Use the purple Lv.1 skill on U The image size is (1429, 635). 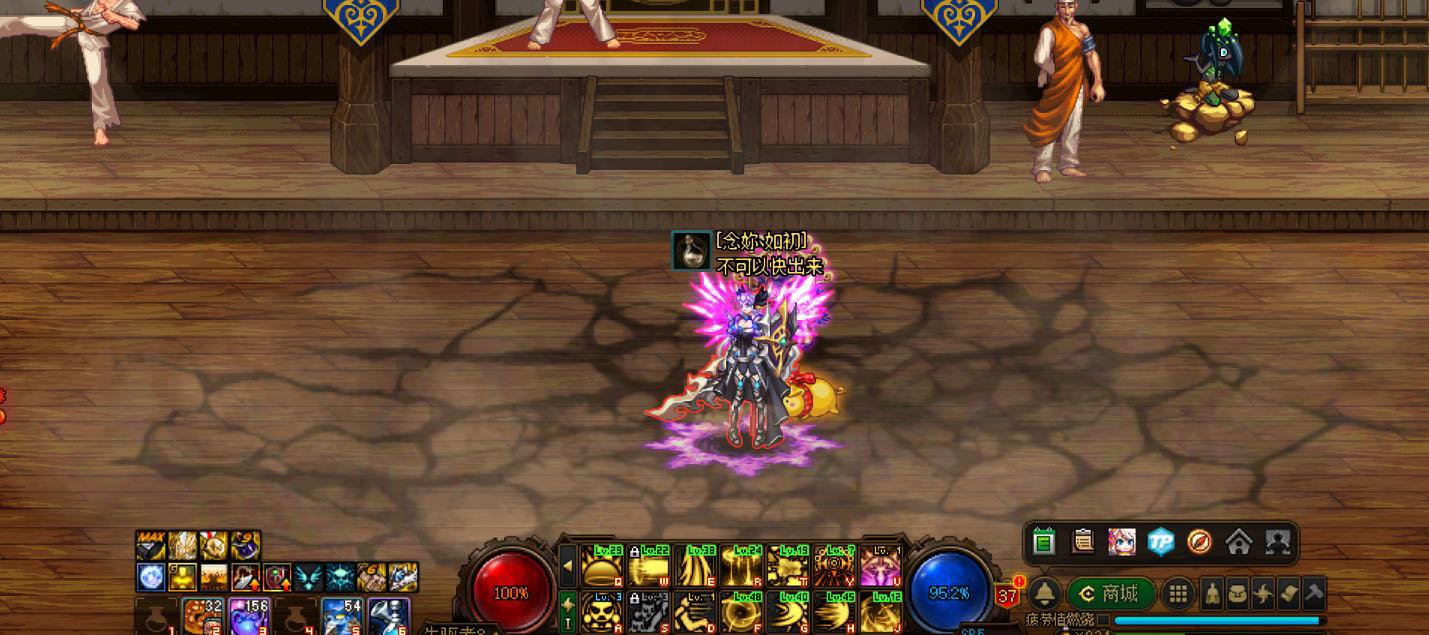tap(881, 565)
